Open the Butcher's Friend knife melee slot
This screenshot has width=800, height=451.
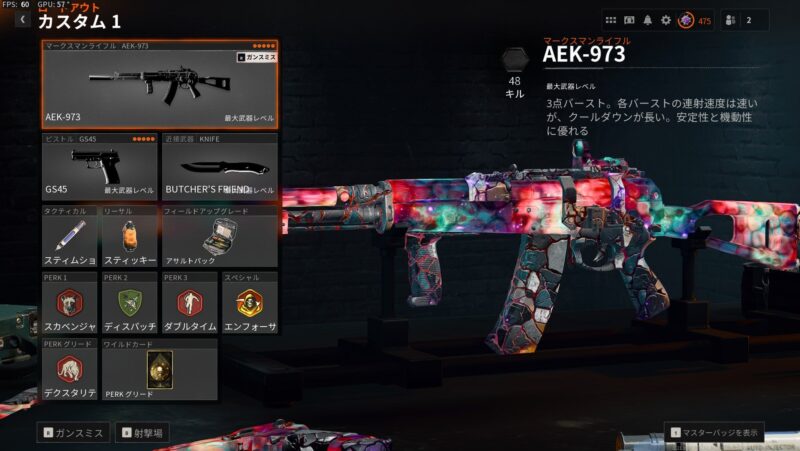pos(219,165)
